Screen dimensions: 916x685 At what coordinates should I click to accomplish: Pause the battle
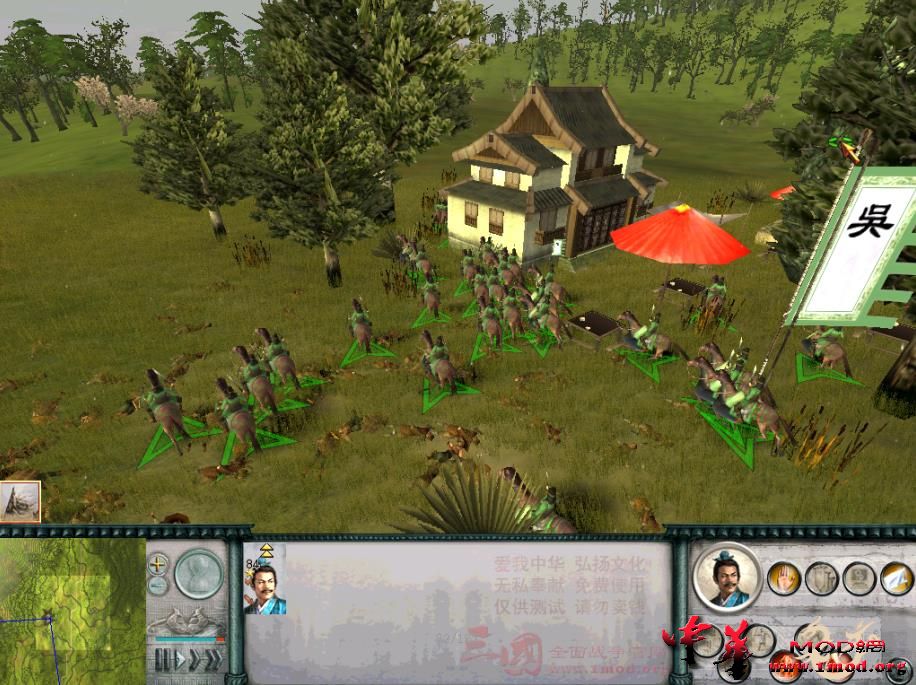click(x=160, y=660)
